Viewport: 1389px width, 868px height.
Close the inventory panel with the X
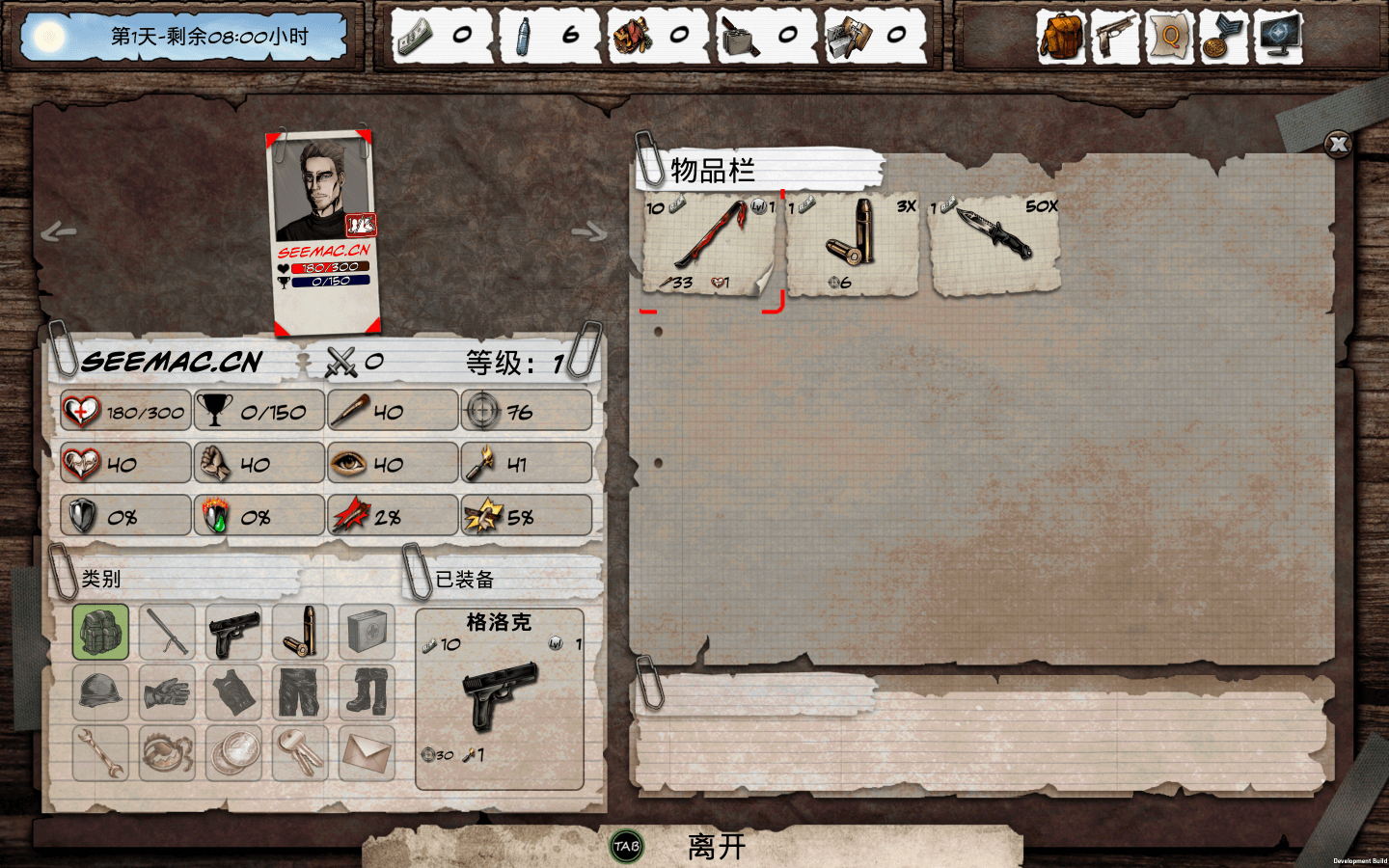(1338, 145)
